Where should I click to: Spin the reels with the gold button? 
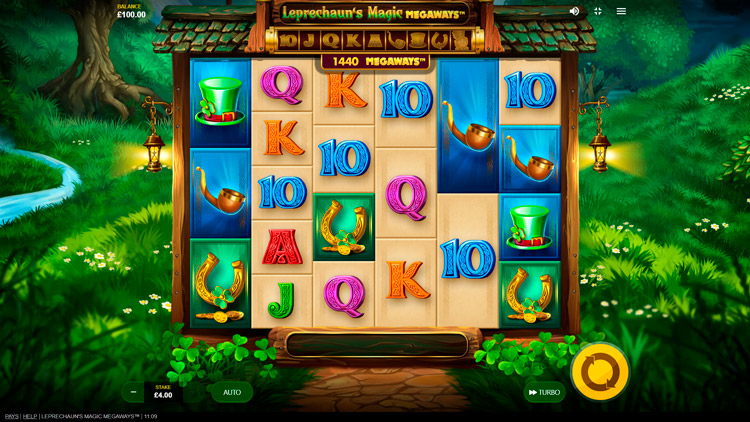[600, 372]
